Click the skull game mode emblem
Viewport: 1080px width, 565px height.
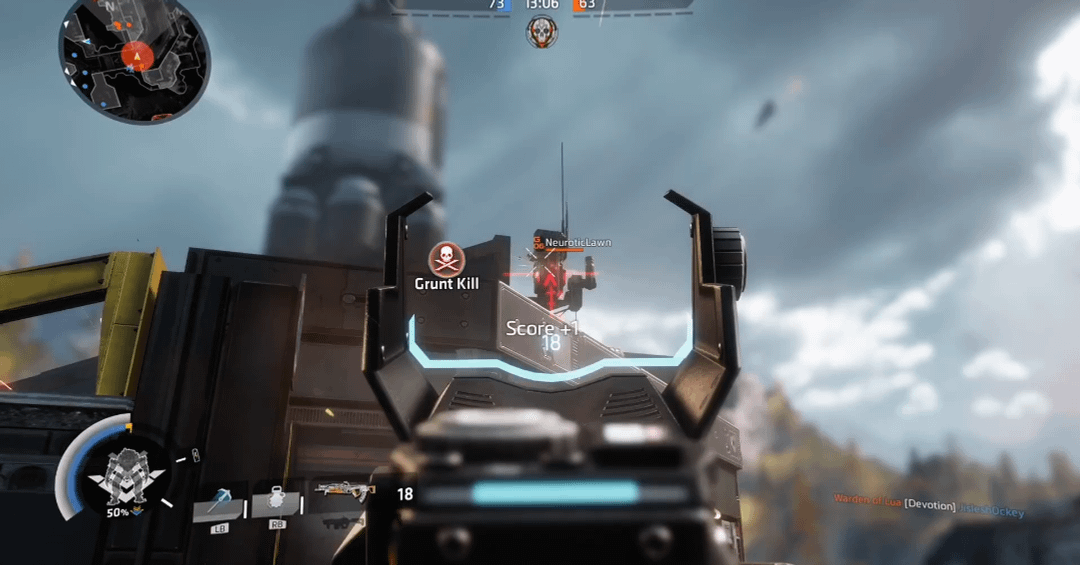542,31
